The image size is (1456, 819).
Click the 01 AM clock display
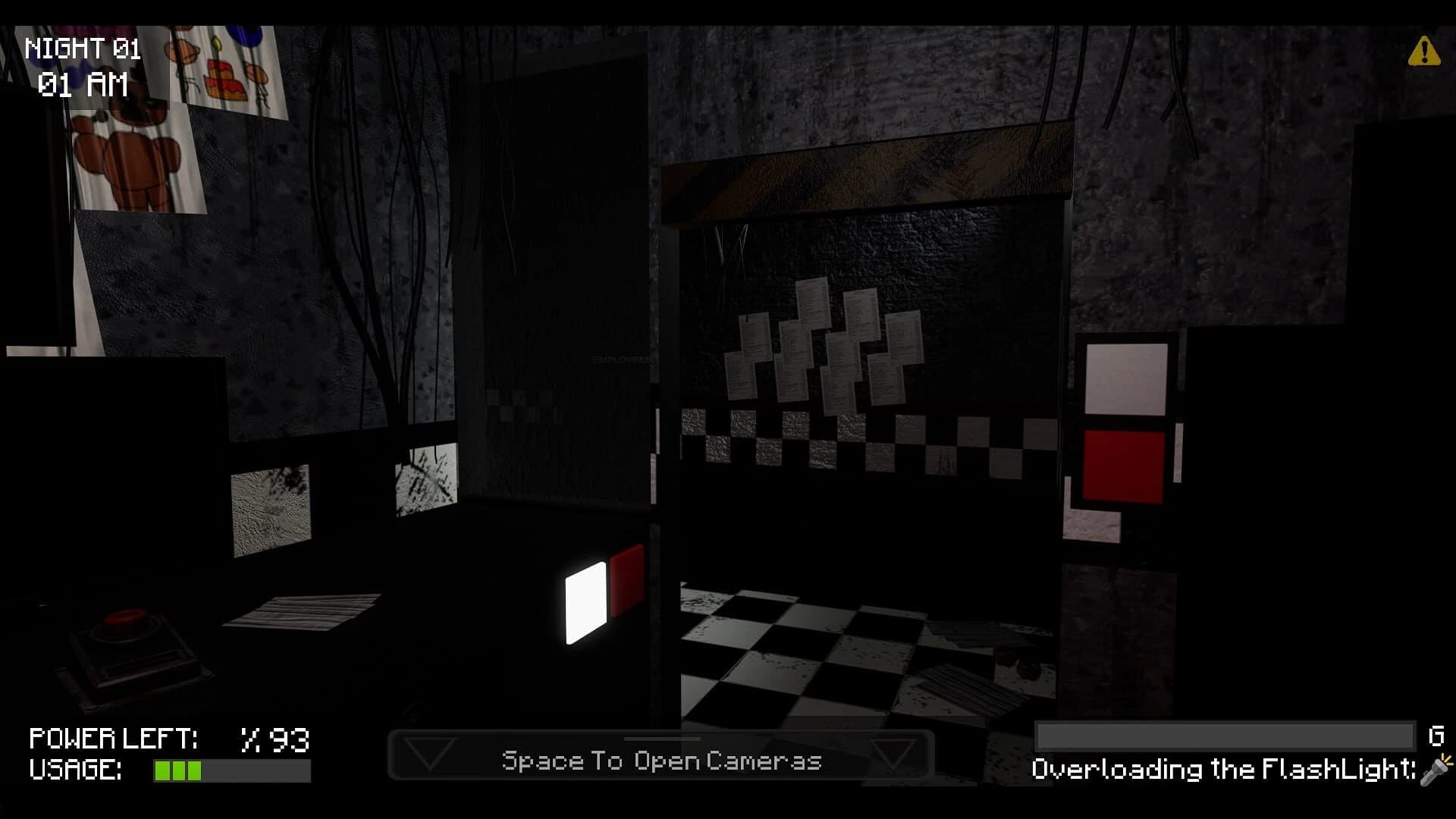point(83,86)
